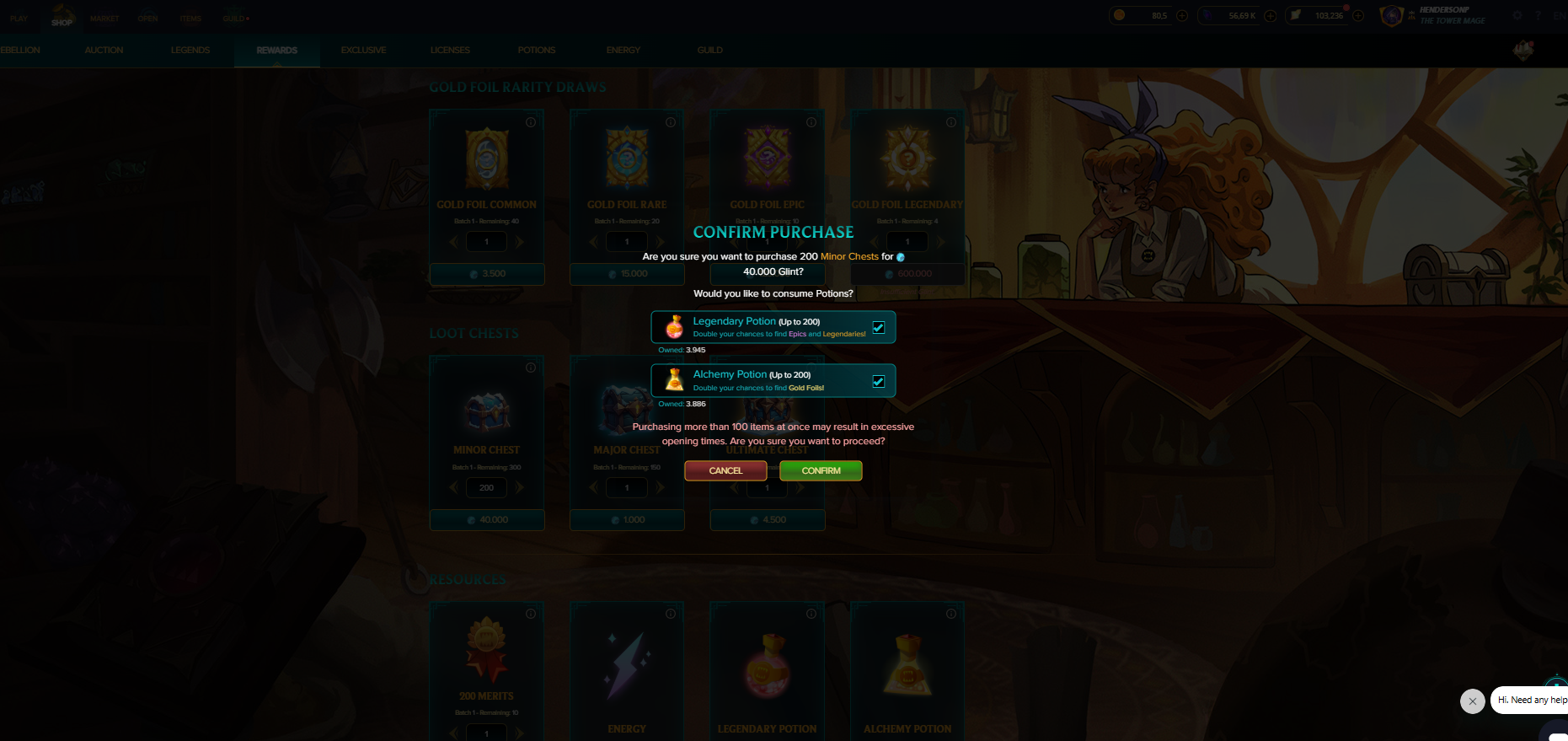This screenshot has width=1568, height=741.
Task: Switch to the Energy tab
Action: pos(623,51)
